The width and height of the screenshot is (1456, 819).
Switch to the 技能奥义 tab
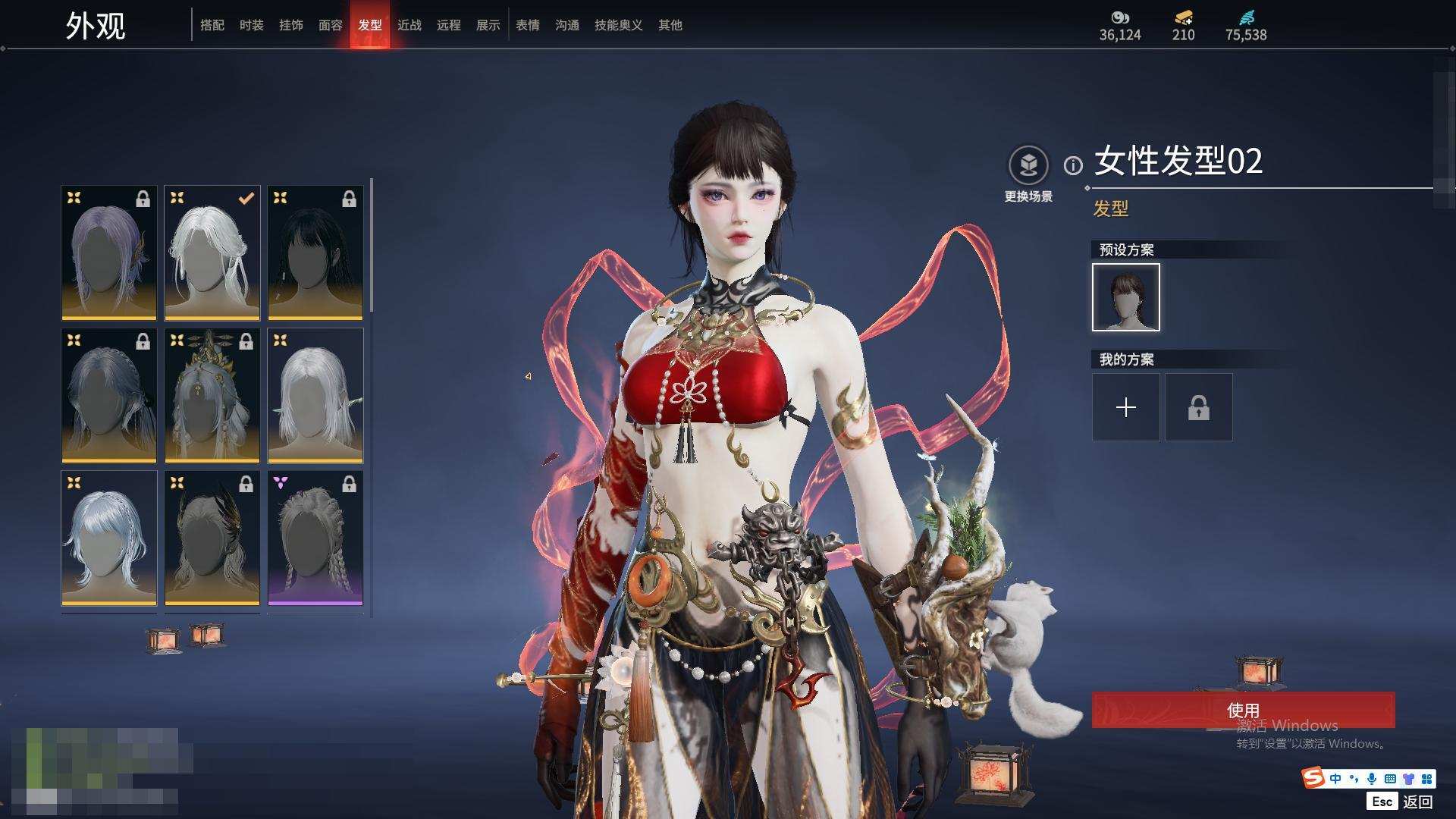[x=618, y=25]
